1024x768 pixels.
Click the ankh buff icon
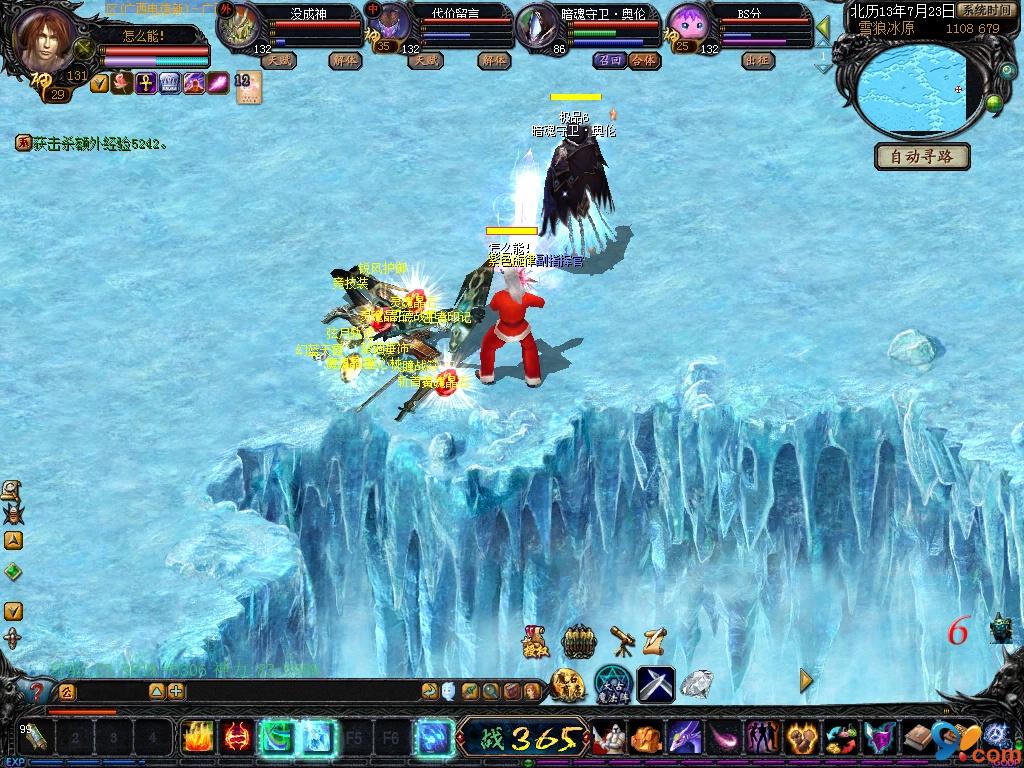tap(145, 83)
